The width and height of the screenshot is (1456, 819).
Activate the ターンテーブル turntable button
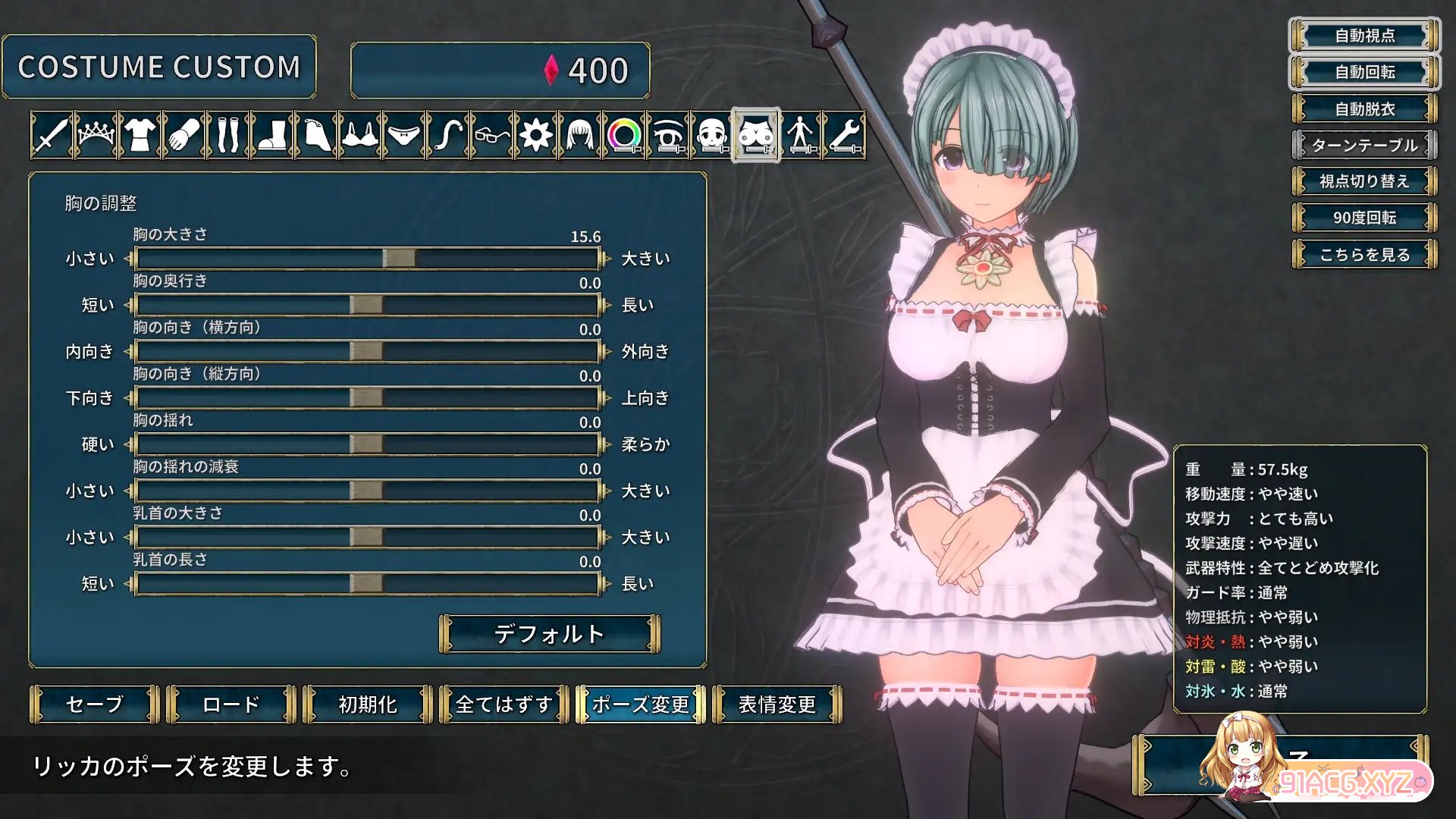click(1365, 145)
